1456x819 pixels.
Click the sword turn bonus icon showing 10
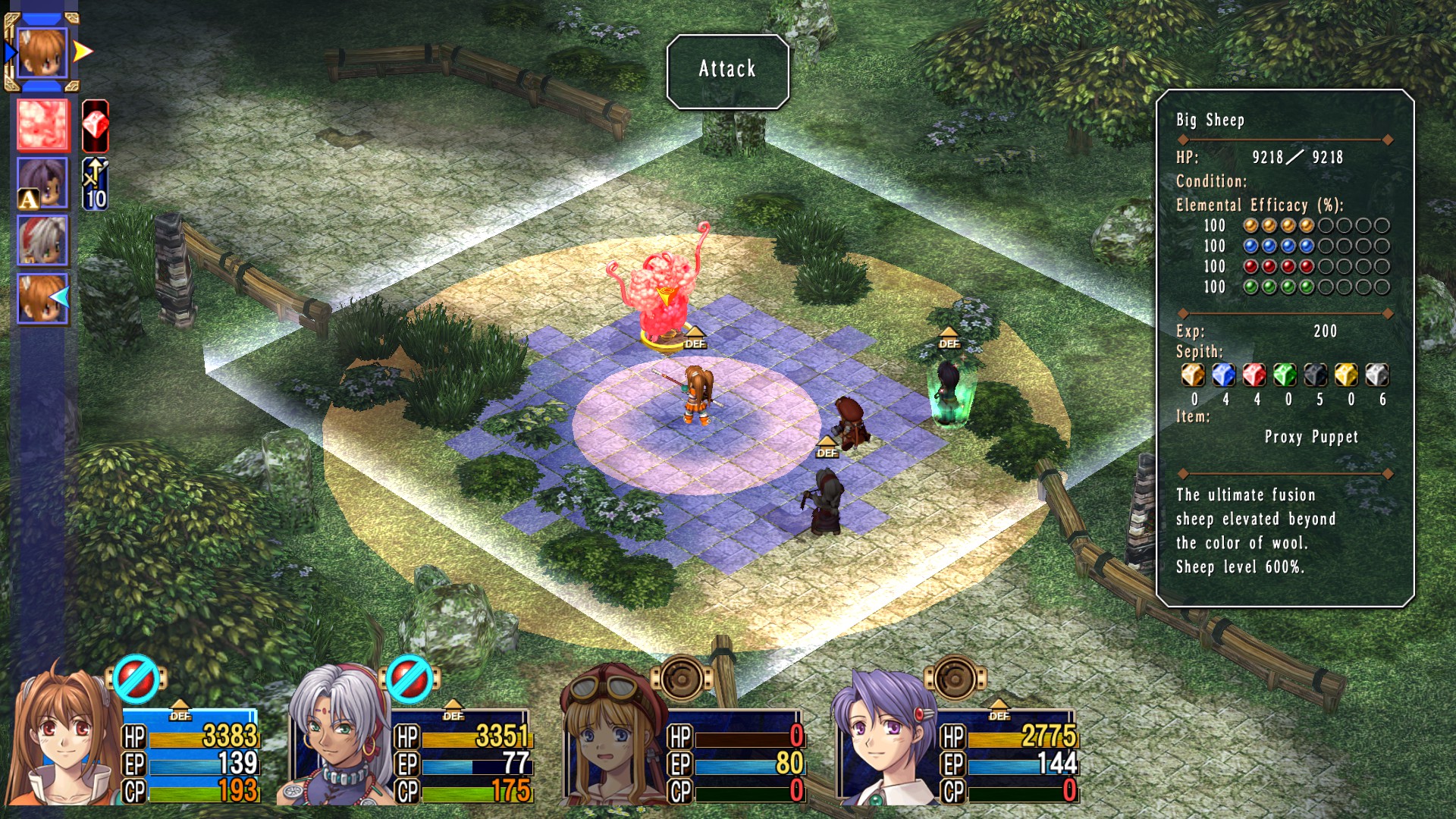(96, 184)
